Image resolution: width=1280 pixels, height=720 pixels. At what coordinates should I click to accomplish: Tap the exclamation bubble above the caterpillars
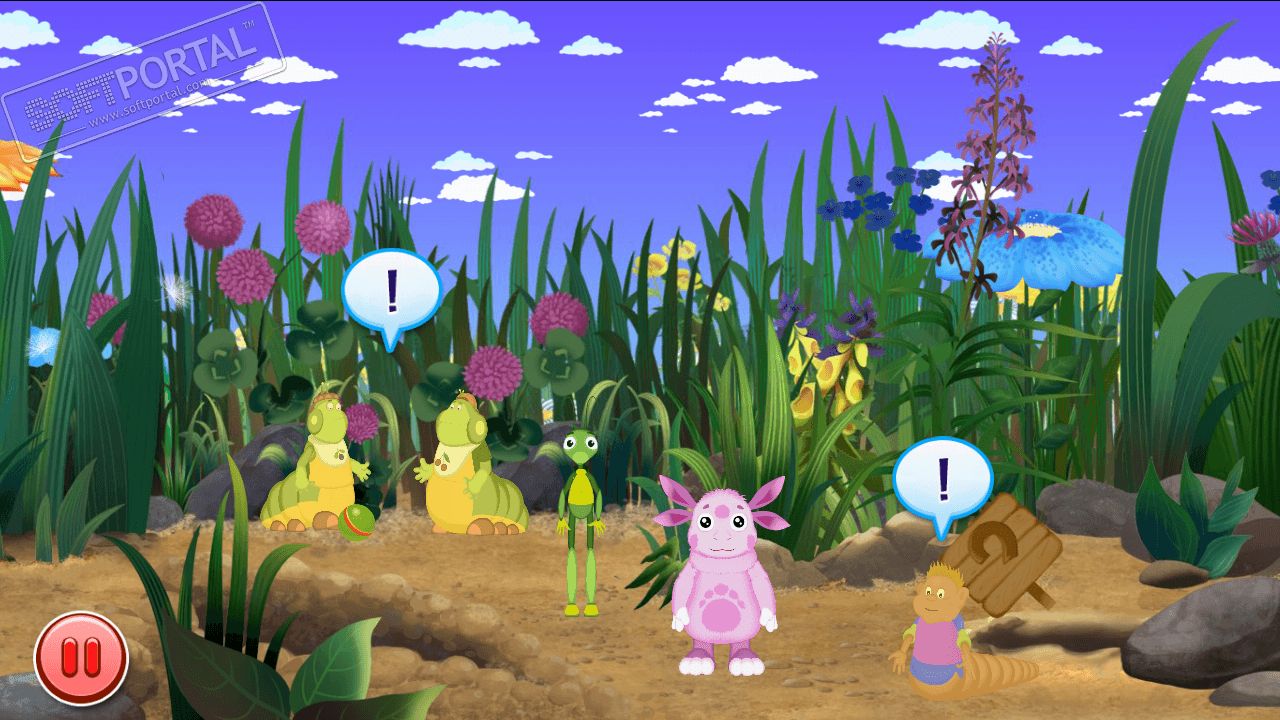coord(391,289)
